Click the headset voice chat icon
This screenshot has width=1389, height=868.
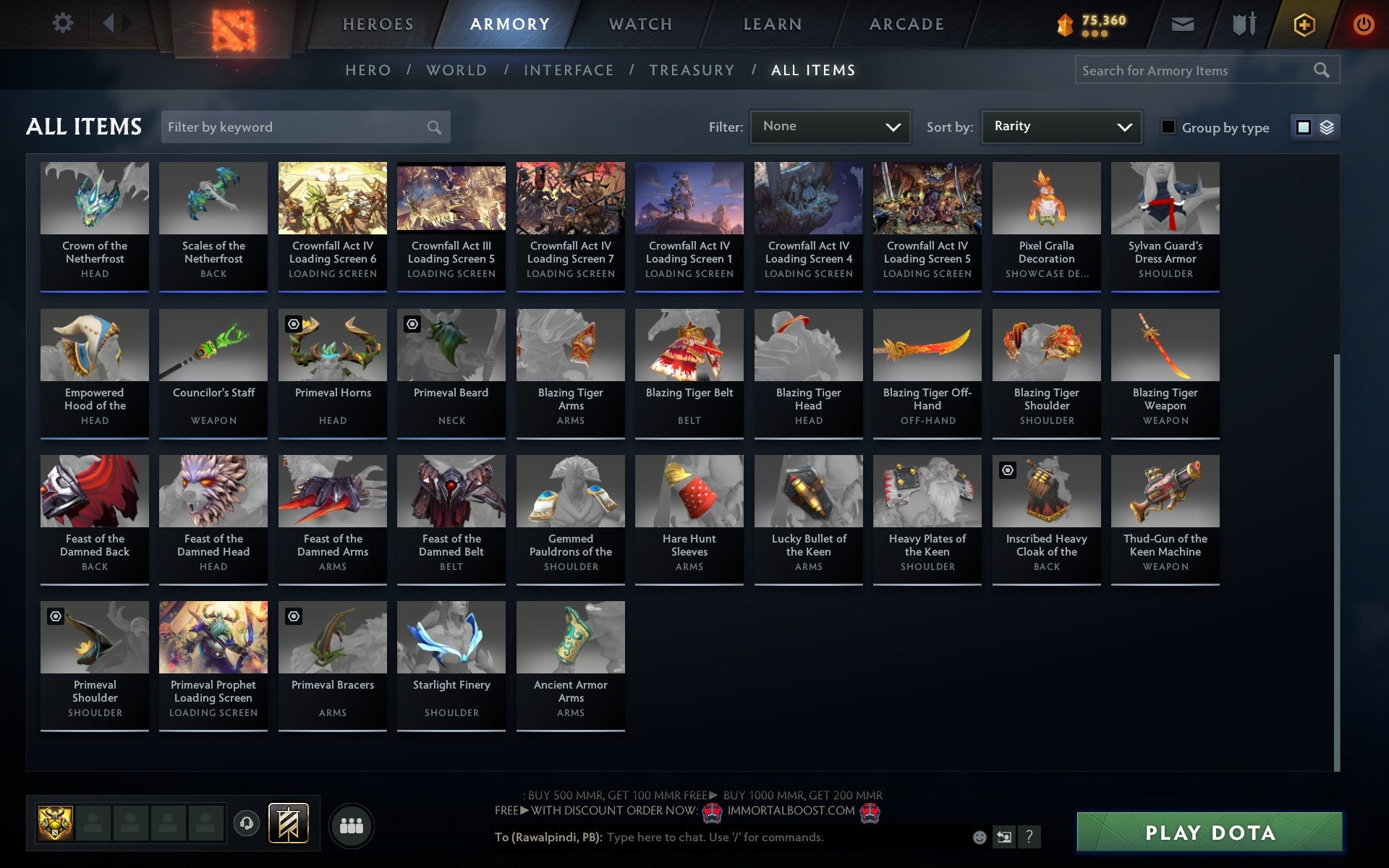(x=247, y=823)
